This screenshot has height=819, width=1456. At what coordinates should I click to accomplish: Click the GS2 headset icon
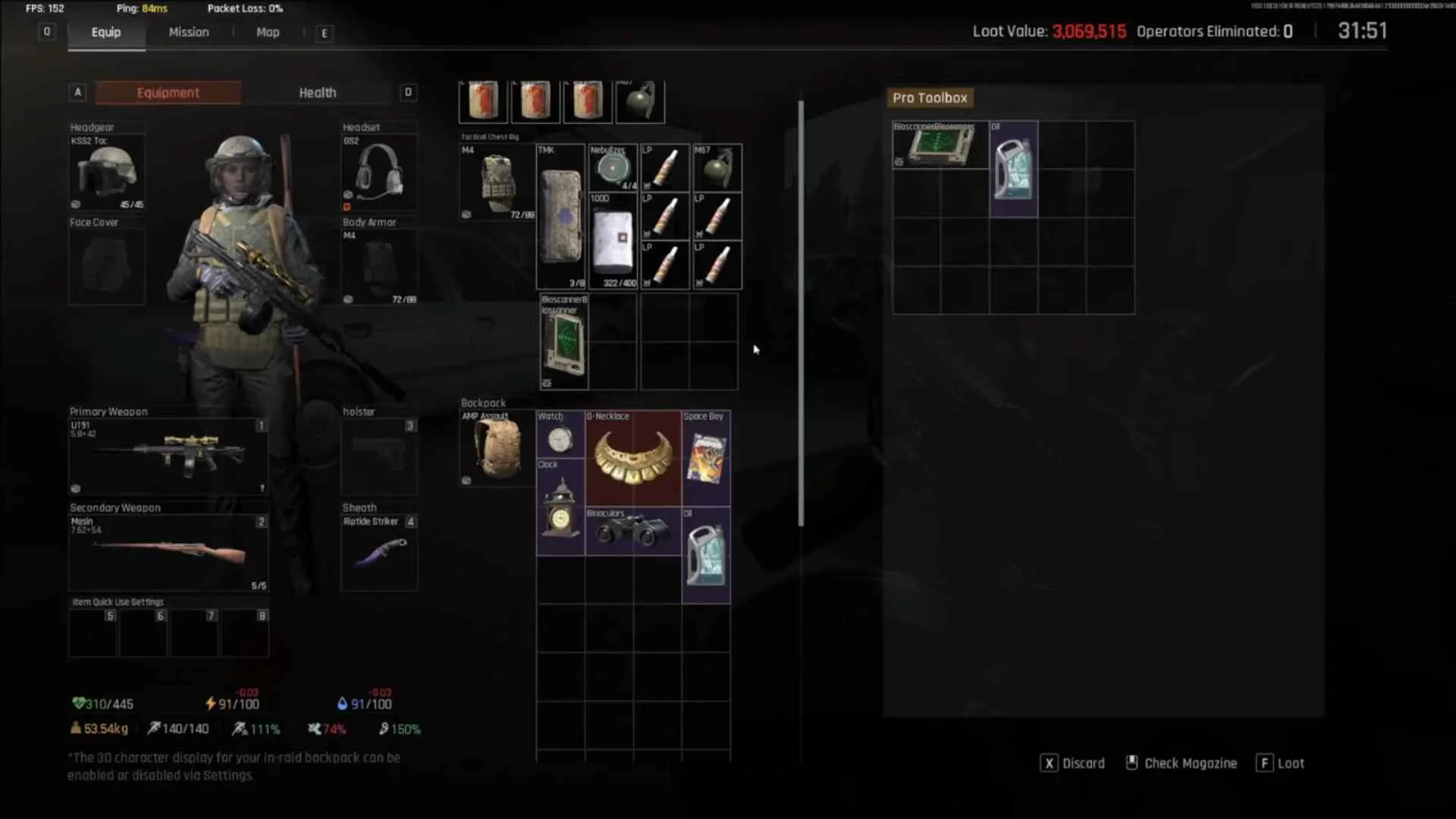[379, 172]
